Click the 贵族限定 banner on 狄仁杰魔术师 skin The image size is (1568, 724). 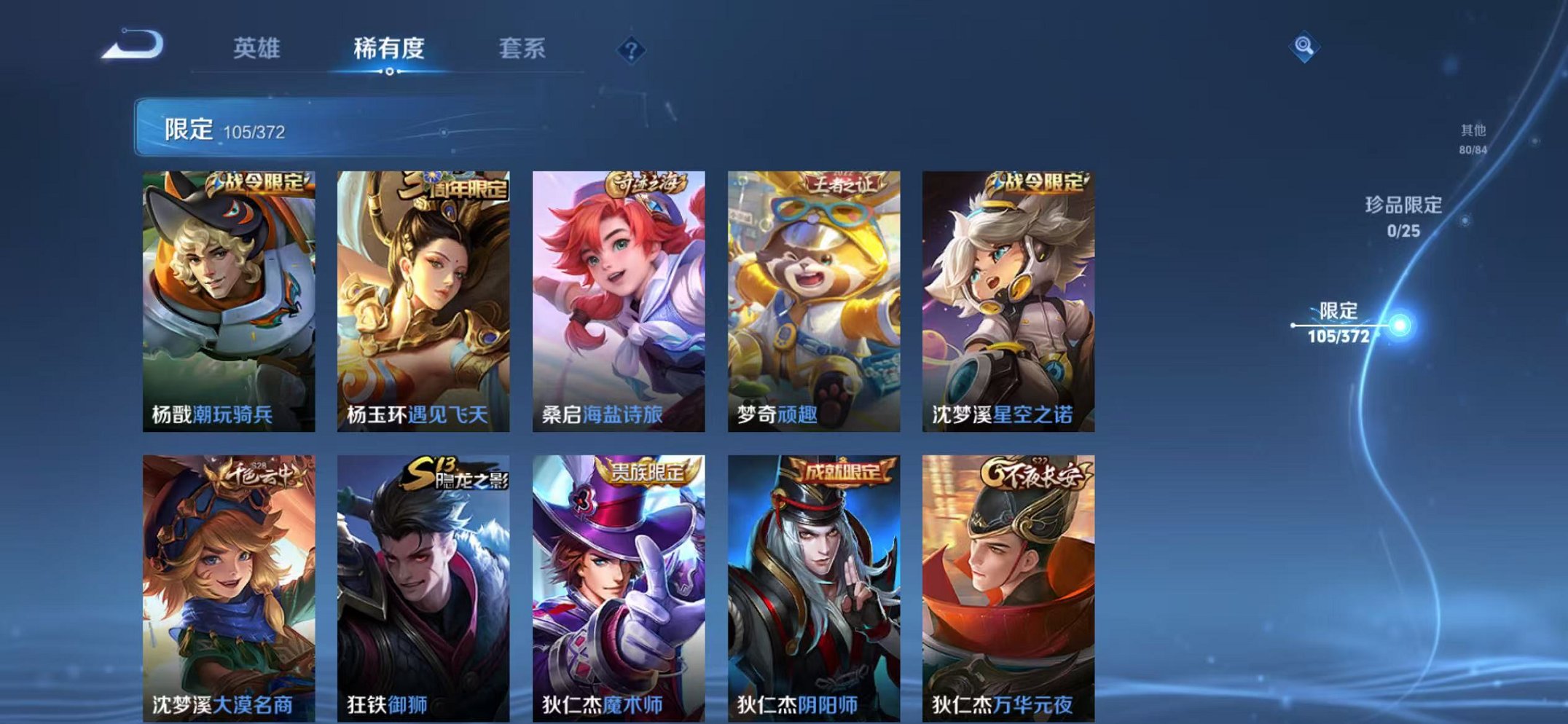coord(648,472)
